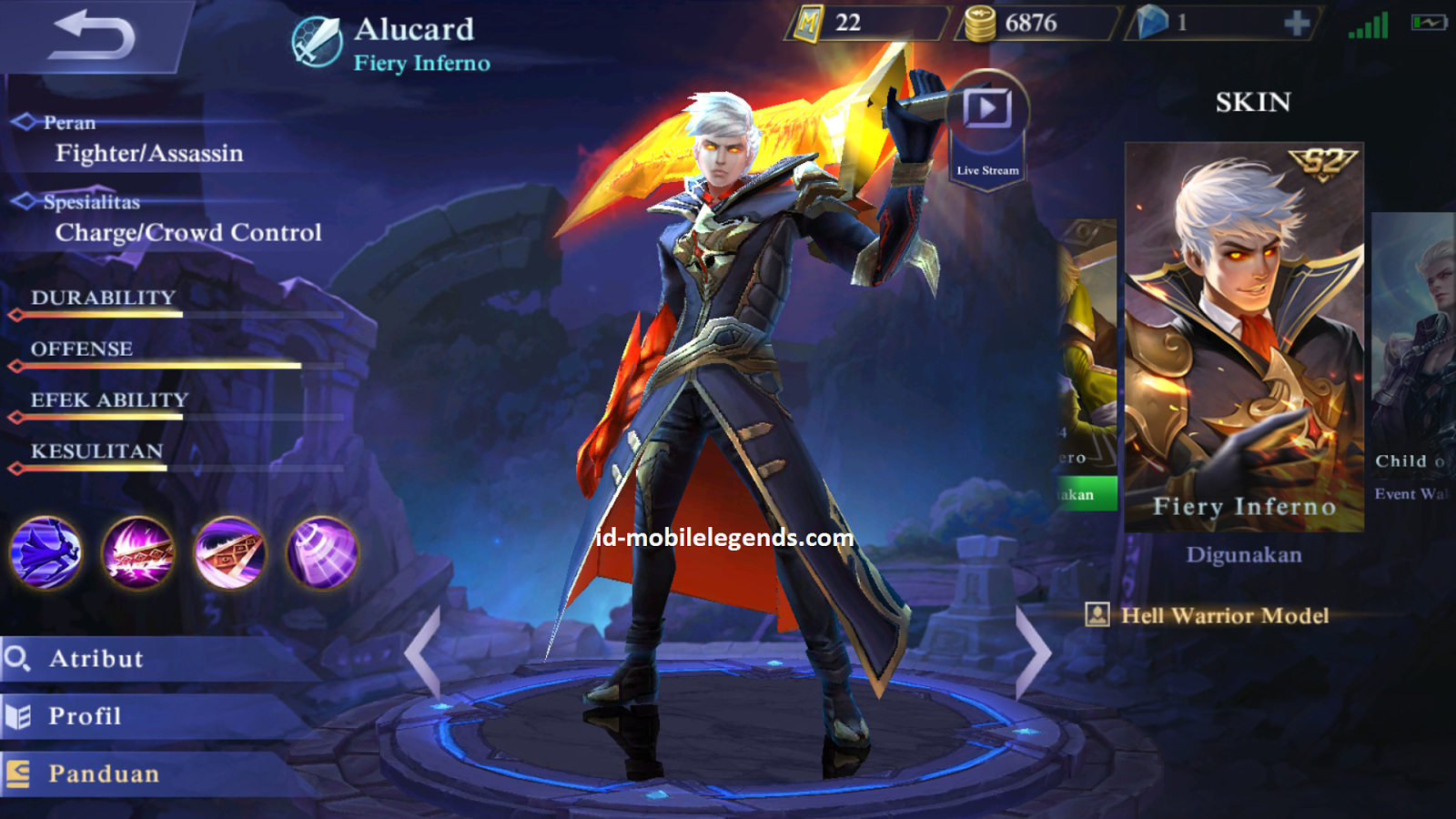1456x819 pixels.
Task: Open the Hell Warrior Model viewer
Action: (1208, 616)
